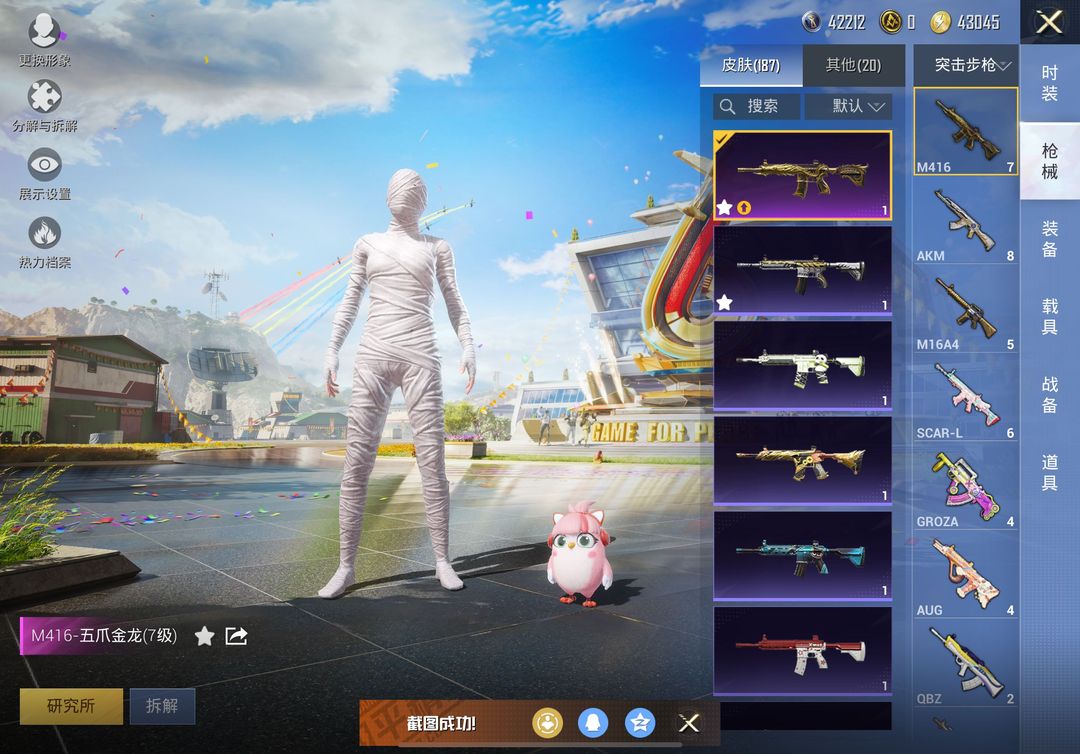Open the 载具 category tab
Screen dimensions: 1080x754
click(x=1049, y=316)
